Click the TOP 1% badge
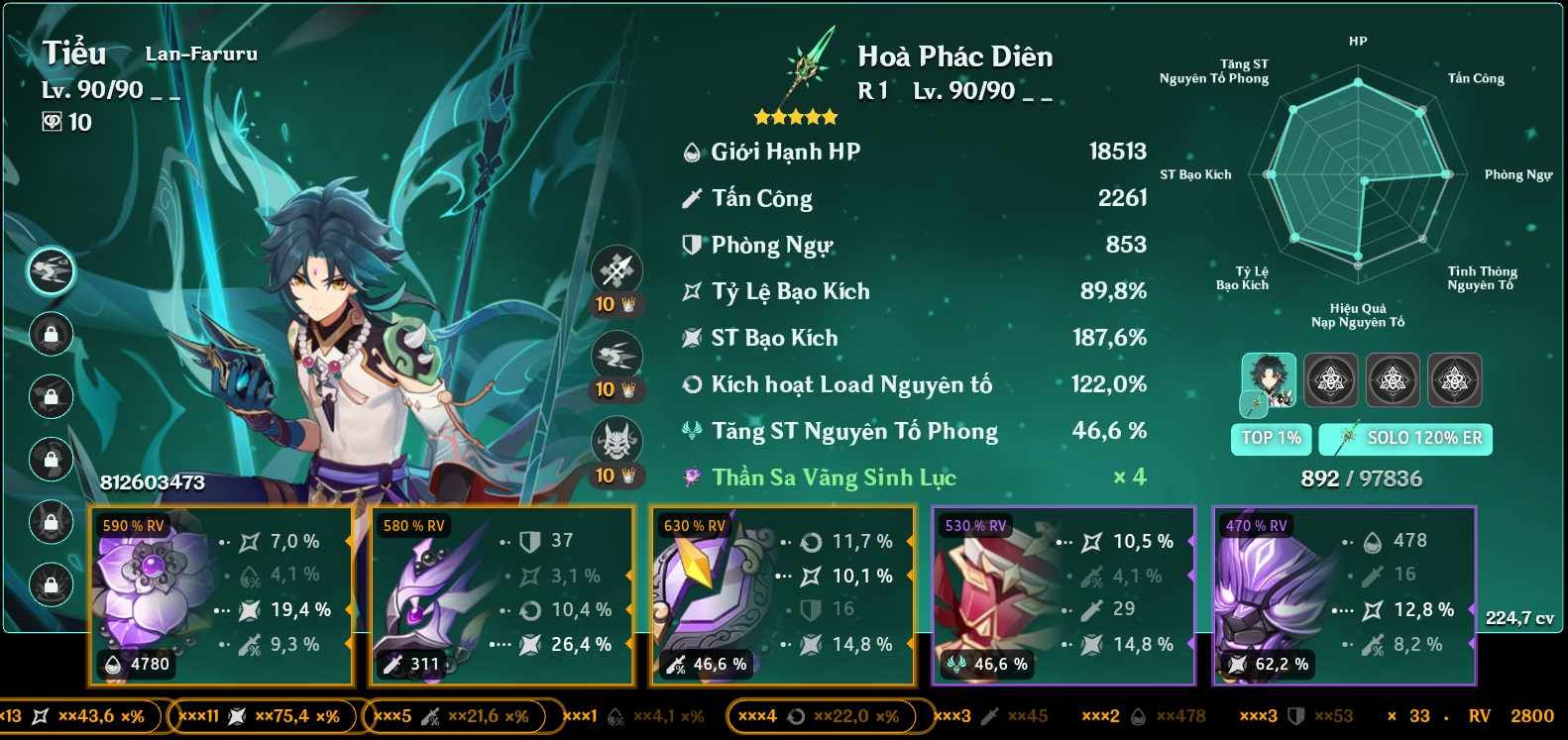 tap(1270, 439)
